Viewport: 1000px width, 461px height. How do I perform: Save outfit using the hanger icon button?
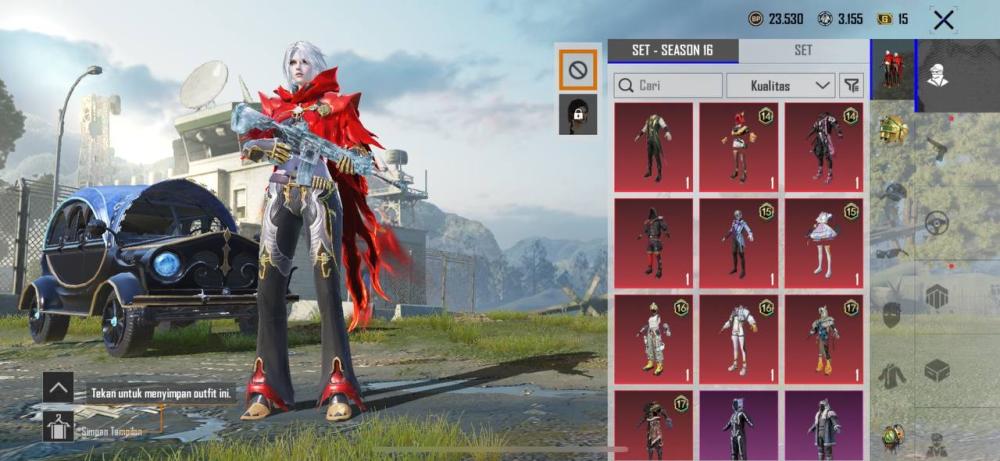click(x=57, y=428)
